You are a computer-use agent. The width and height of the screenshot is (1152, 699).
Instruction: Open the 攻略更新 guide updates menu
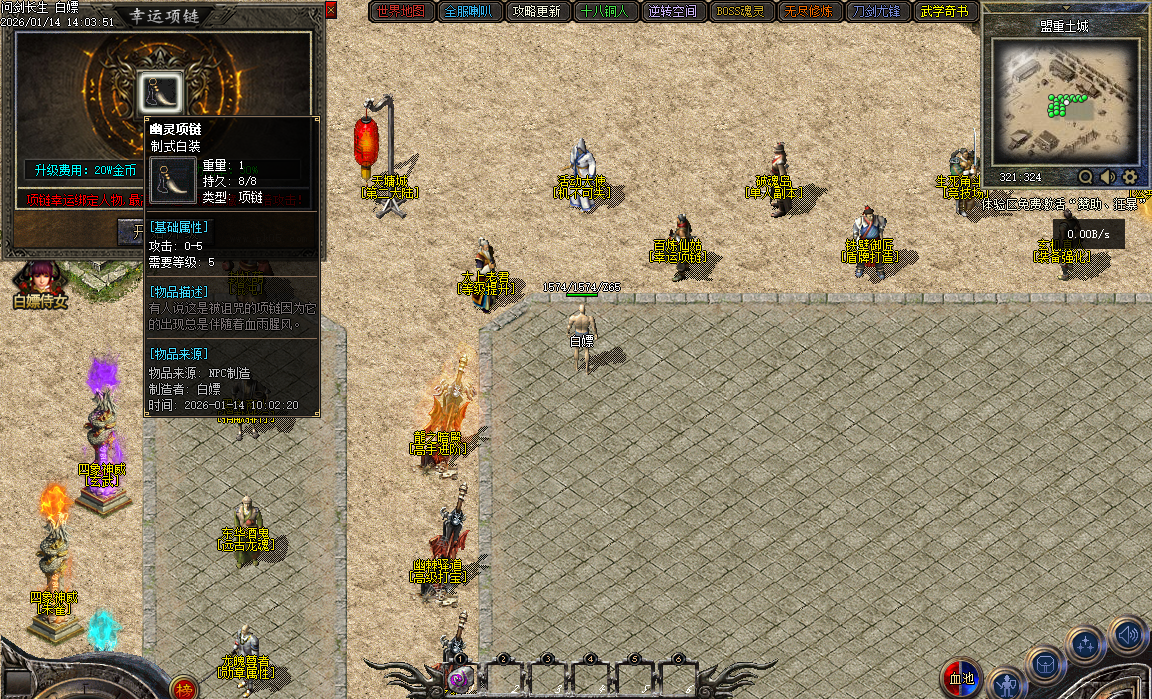pos(536,12)
